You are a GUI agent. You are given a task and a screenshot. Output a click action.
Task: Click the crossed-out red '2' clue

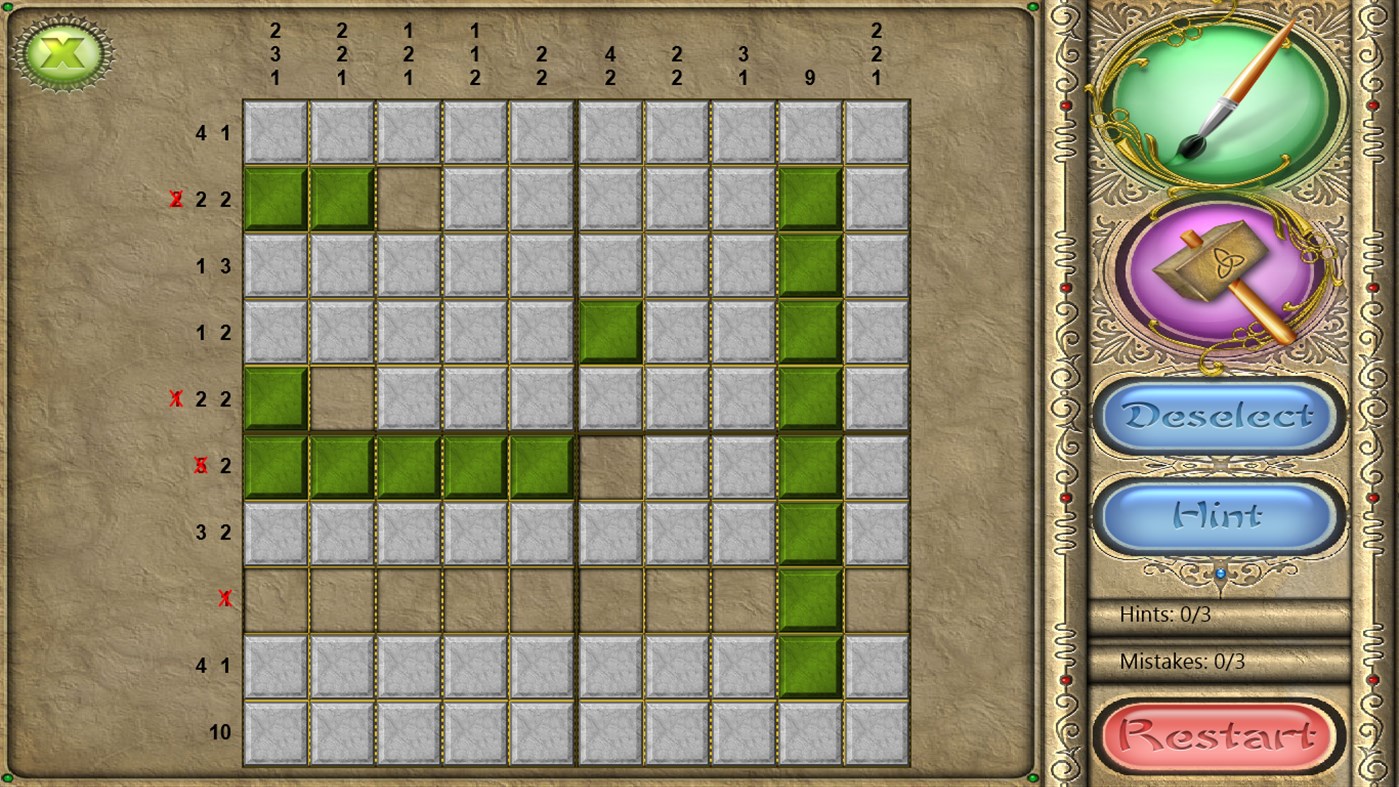pyautogui.click(x=177, y=199)
